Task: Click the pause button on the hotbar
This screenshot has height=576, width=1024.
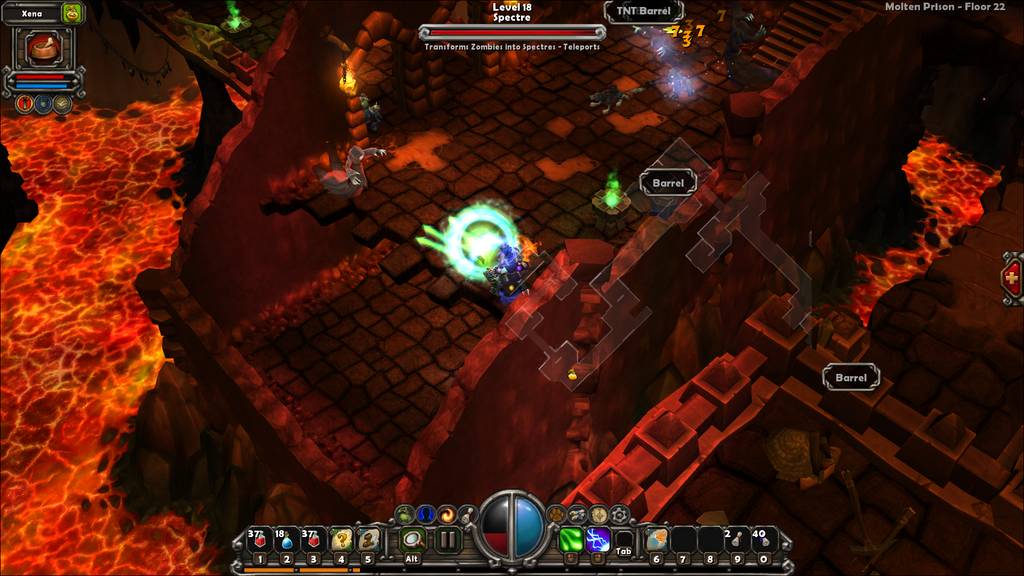Action: [447, 540]
